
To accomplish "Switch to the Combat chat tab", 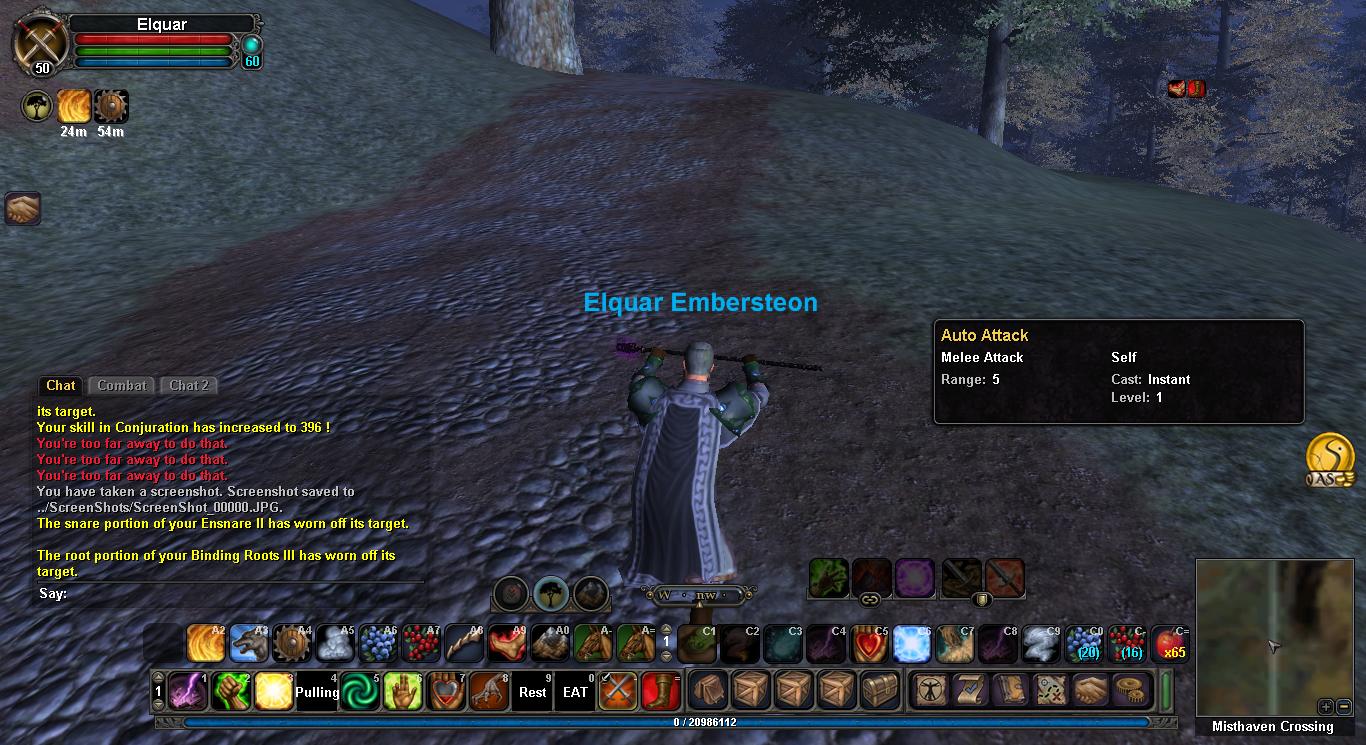I will 122,385.
